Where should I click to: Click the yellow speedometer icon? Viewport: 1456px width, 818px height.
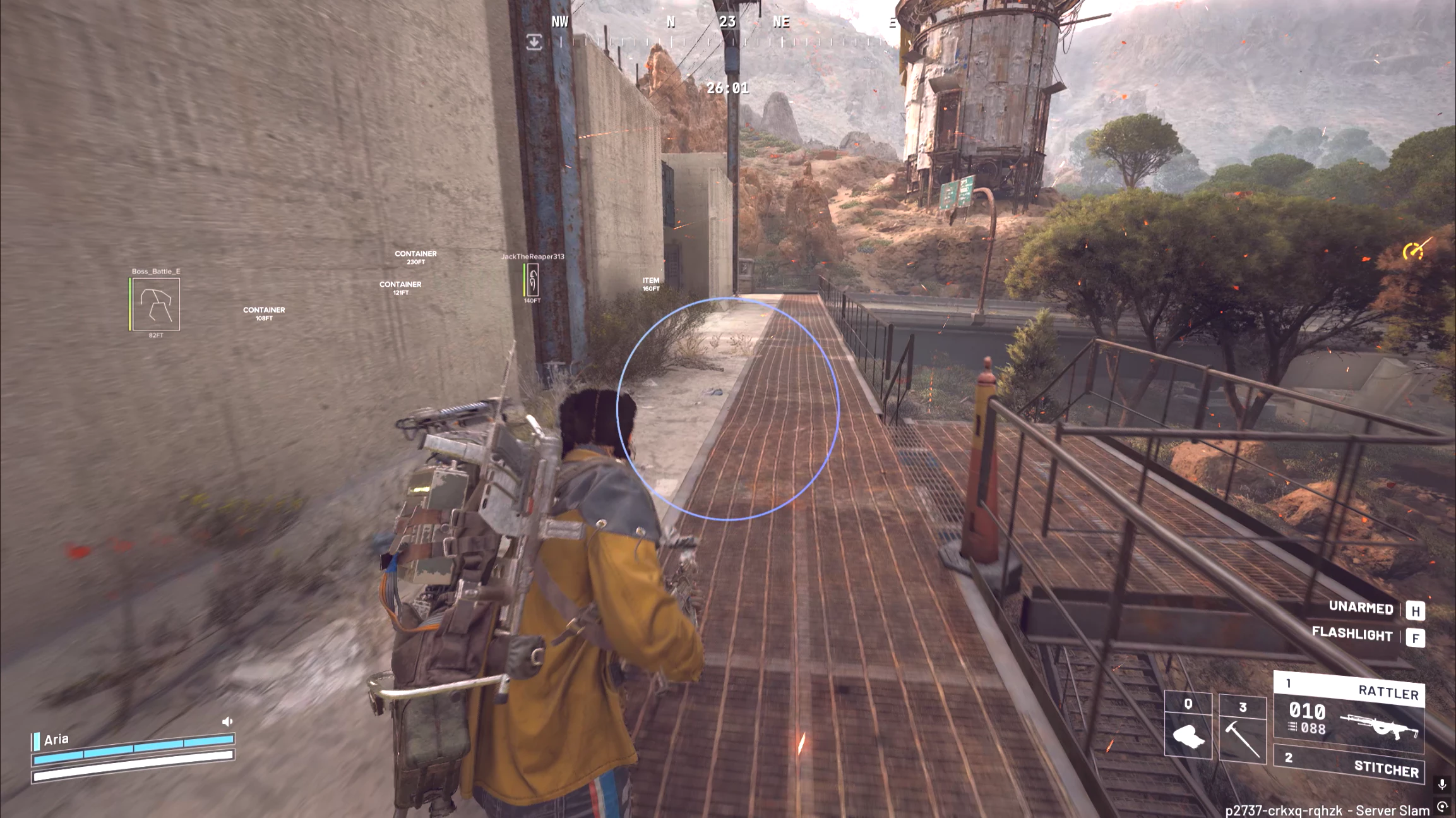pos(1413,251)
